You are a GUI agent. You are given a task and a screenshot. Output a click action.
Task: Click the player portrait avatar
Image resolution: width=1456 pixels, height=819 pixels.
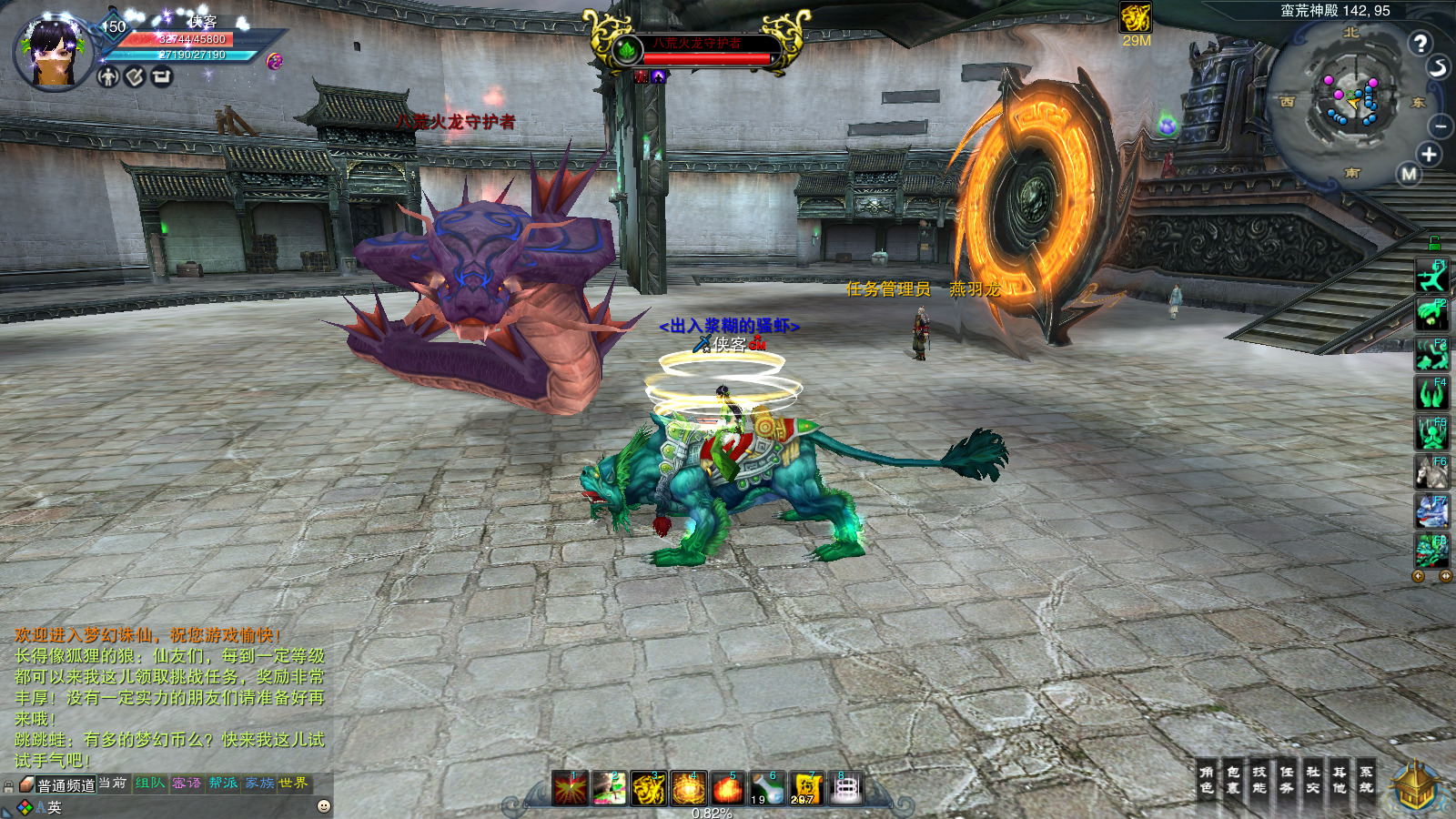click(53, 53)
